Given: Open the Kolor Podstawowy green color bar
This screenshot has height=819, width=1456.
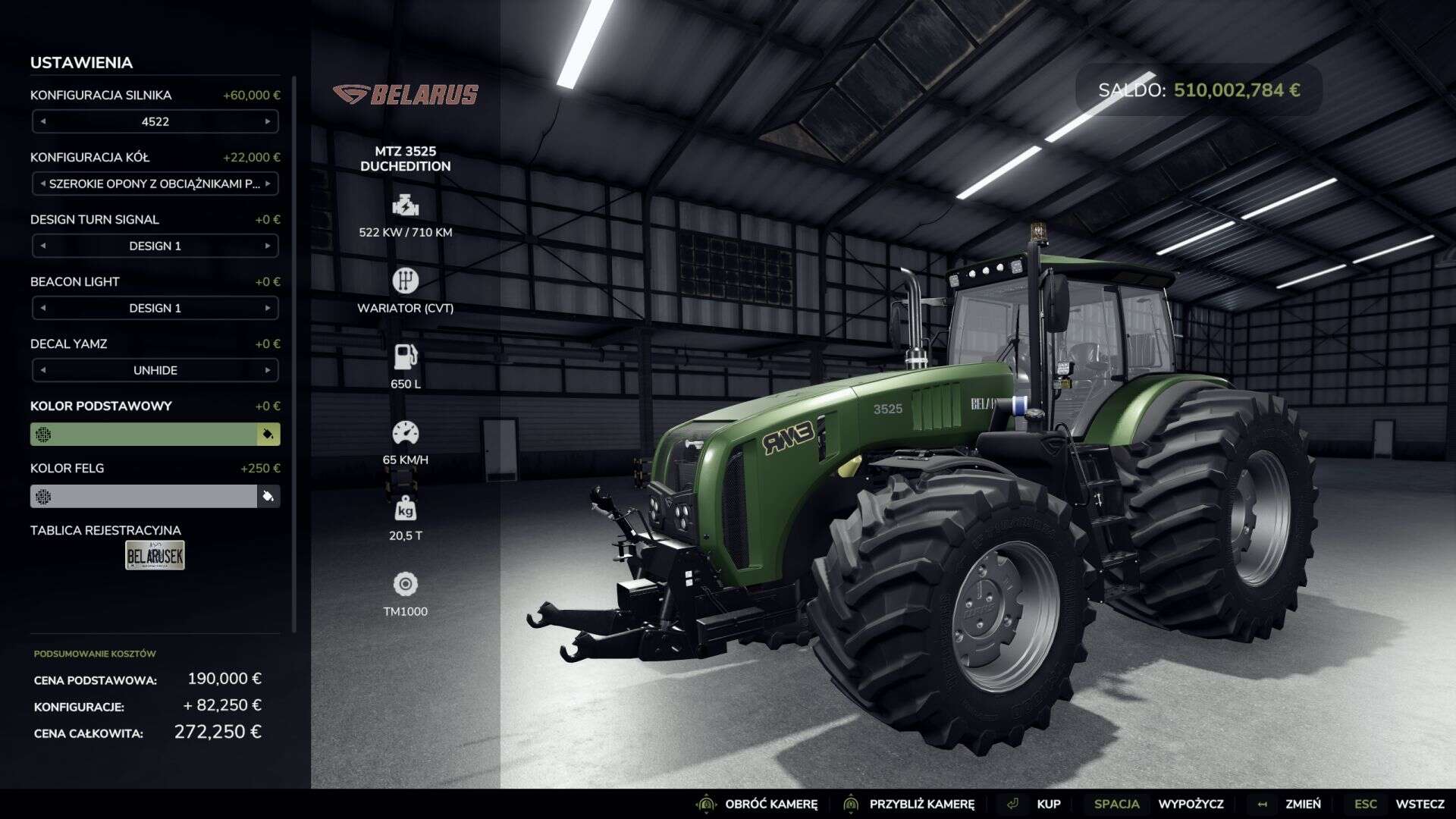Looking at the screenshot, I should [x=144, y=434].
